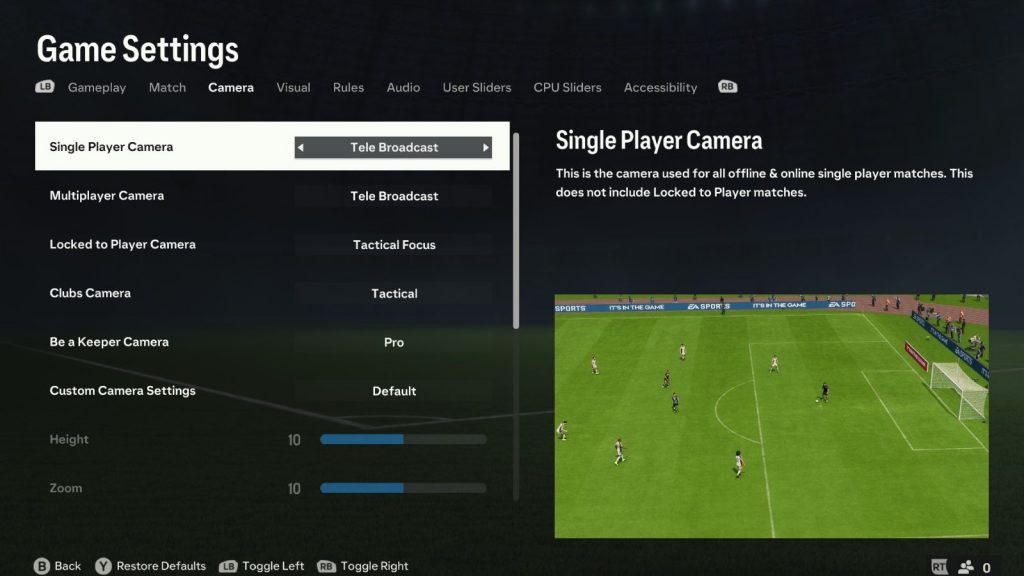Adjust the camera Zoom slider
The width and height of the screenshot is (1024, 576).
coord(403,489)
